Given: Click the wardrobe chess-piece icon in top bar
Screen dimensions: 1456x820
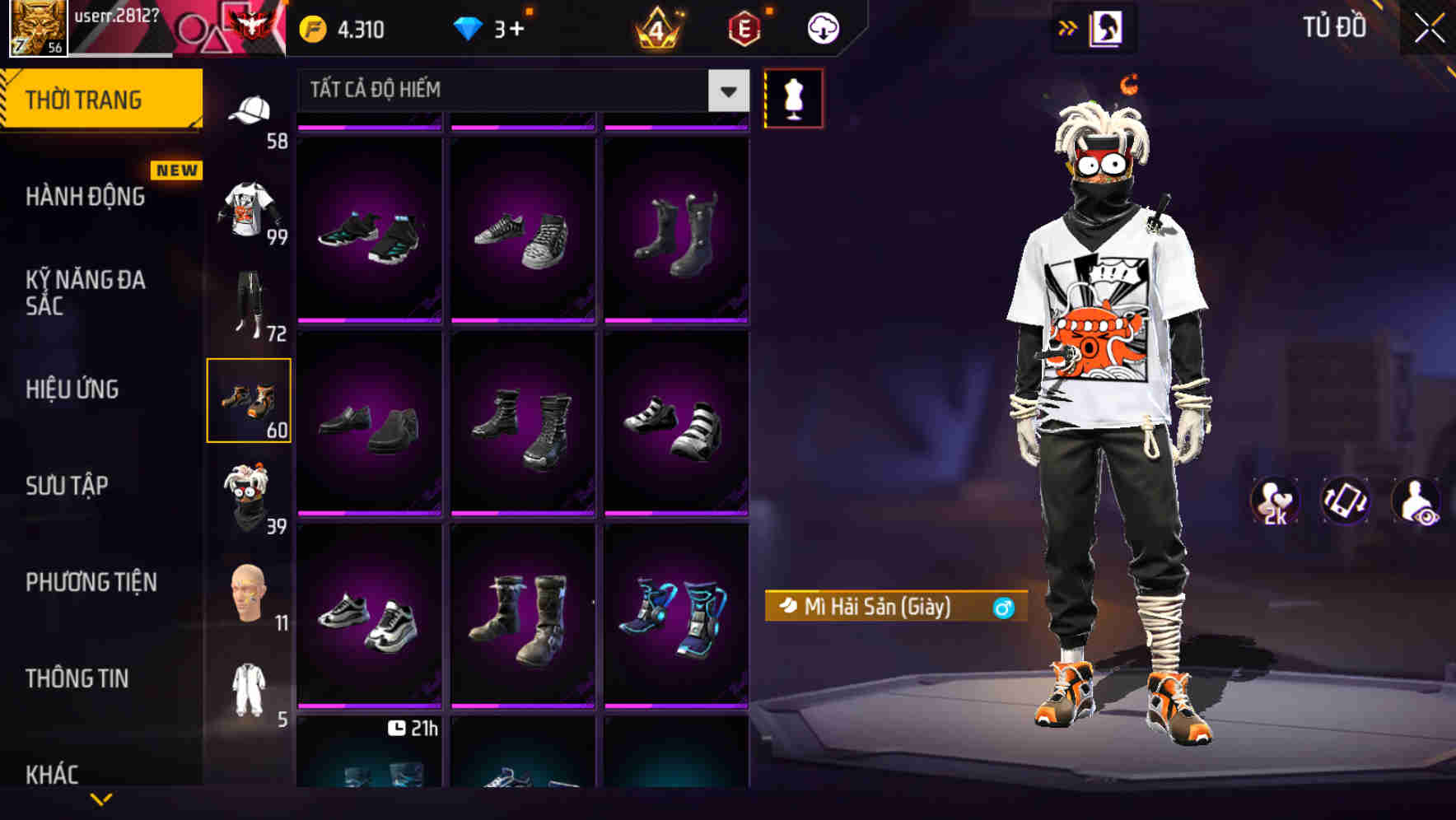Looking at the screenshot, I should 1108,27.
